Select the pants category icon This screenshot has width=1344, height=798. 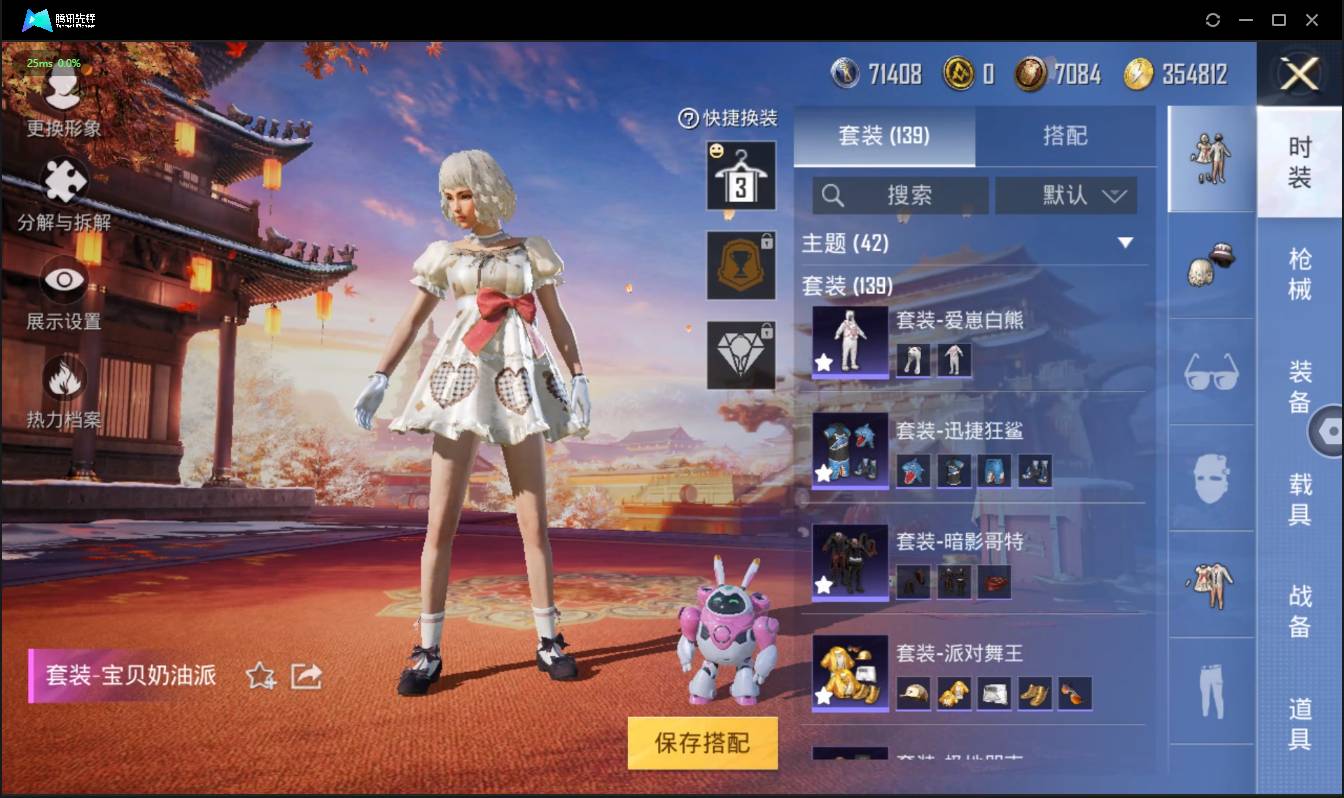(x=1210, y=690)
